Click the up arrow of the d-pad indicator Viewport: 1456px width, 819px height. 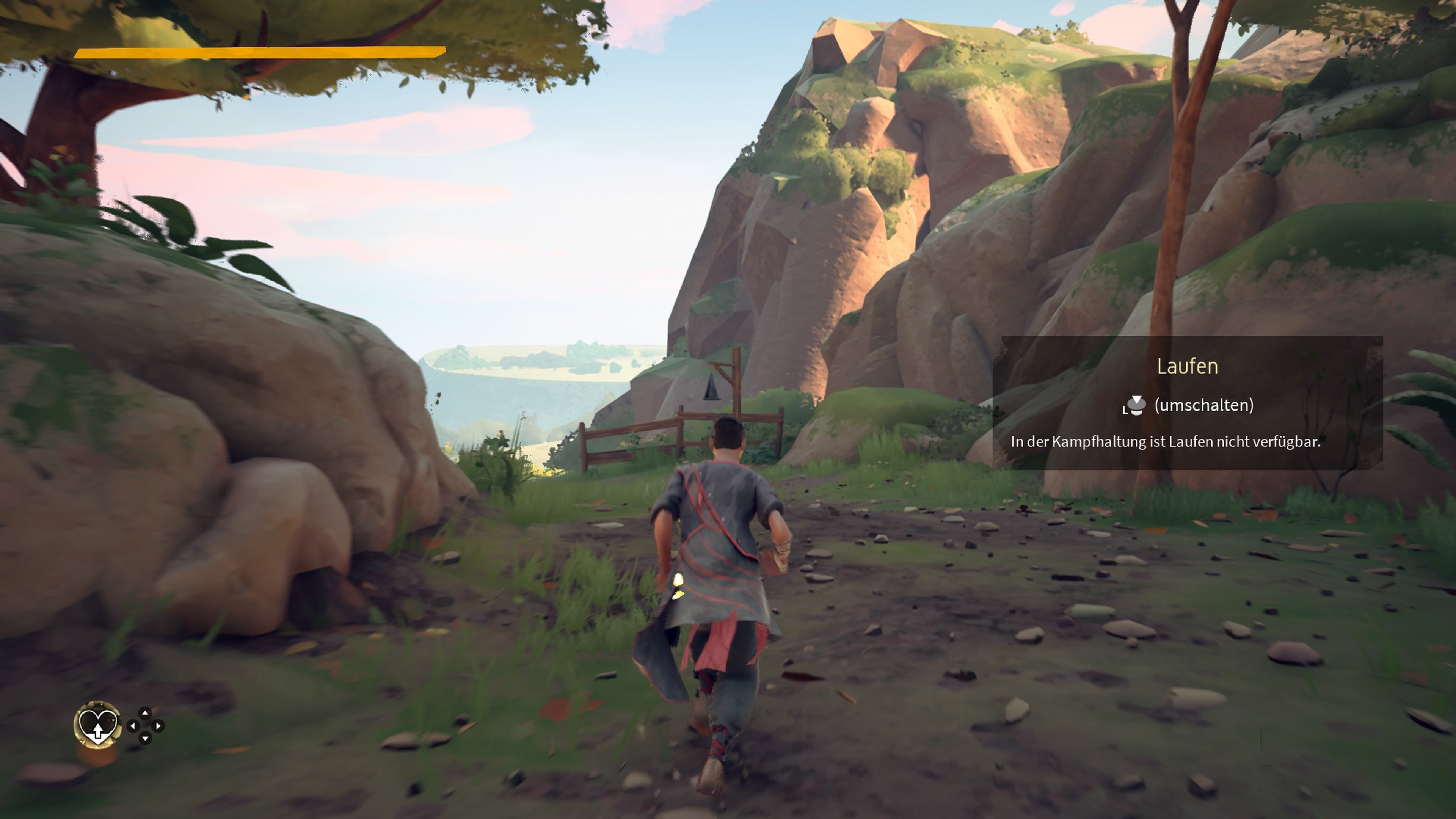point(145,713)
